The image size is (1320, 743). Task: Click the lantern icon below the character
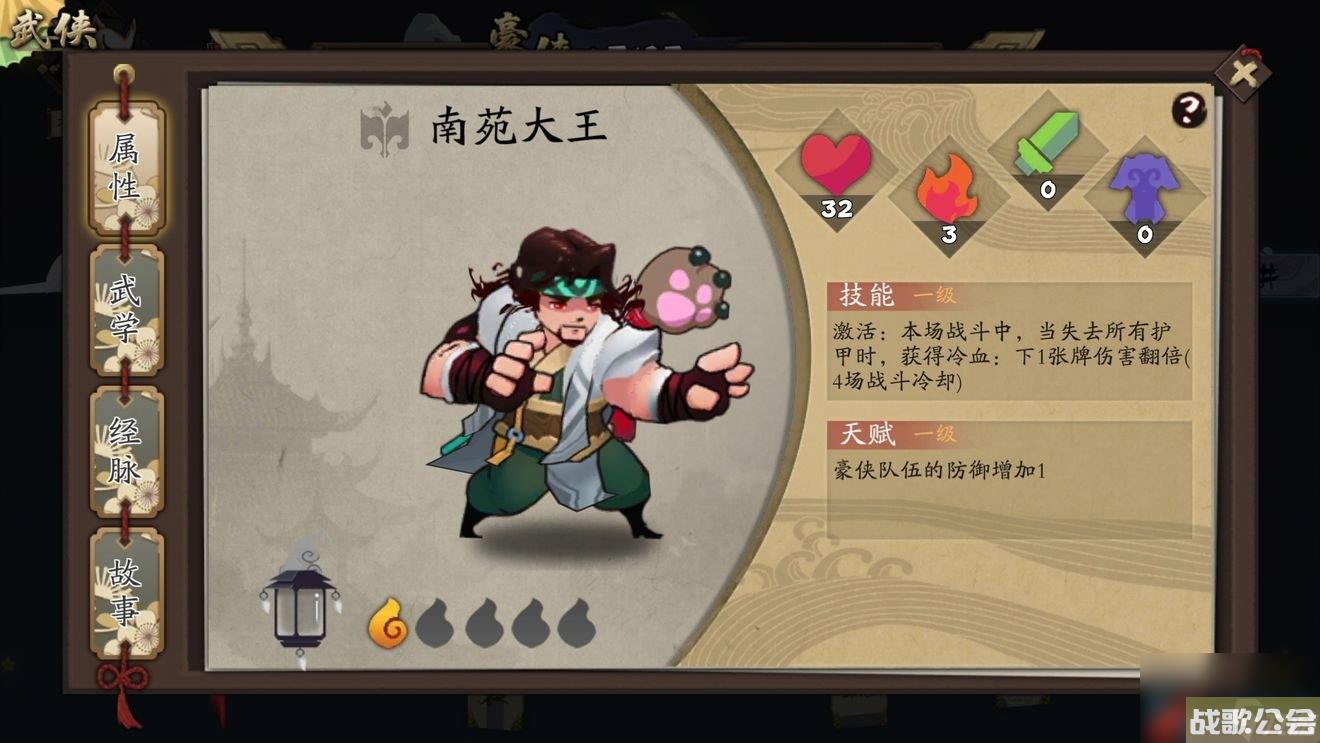302,610
